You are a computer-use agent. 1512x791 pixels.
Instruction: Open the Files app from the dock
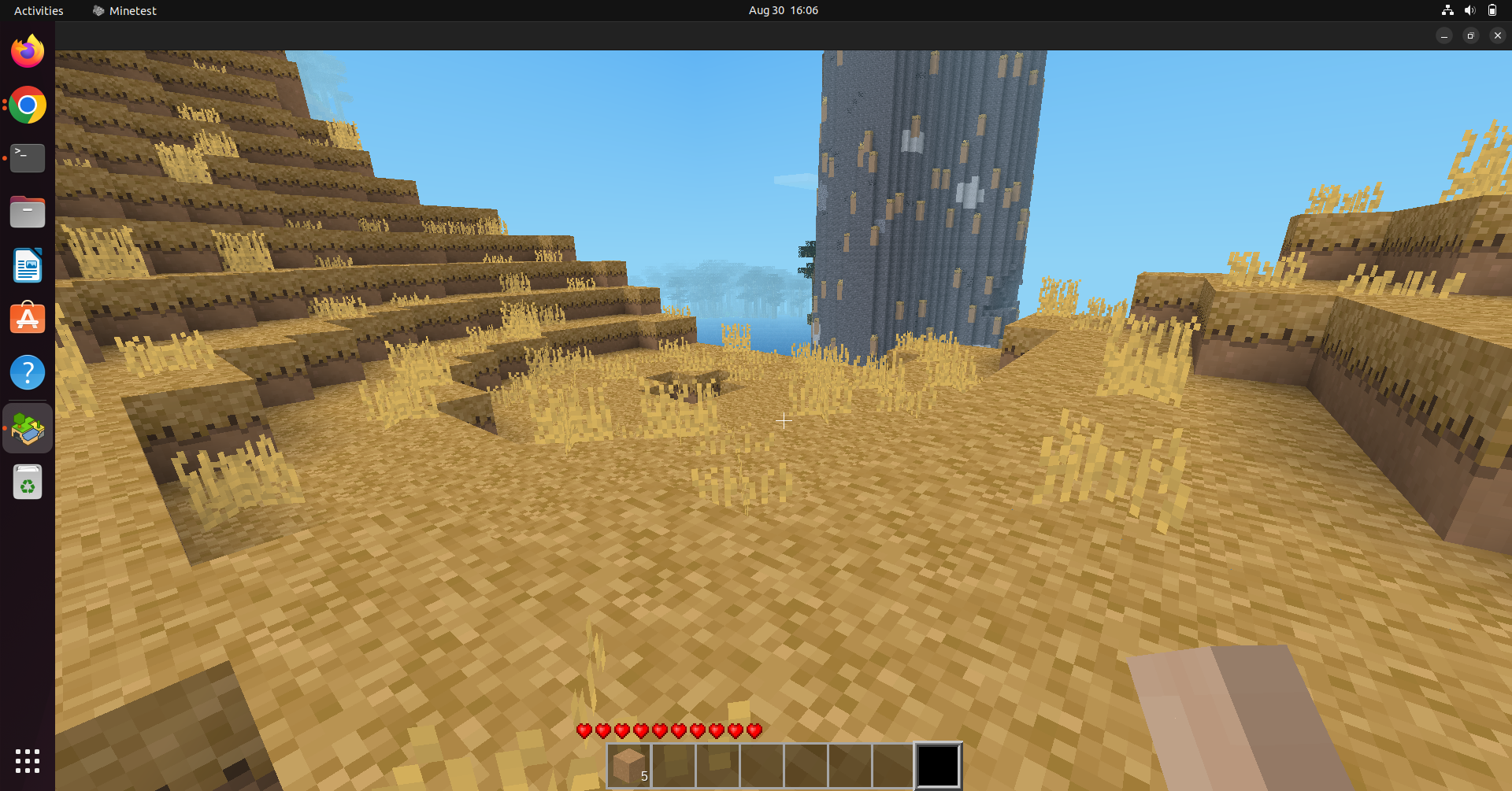[28, 212]
